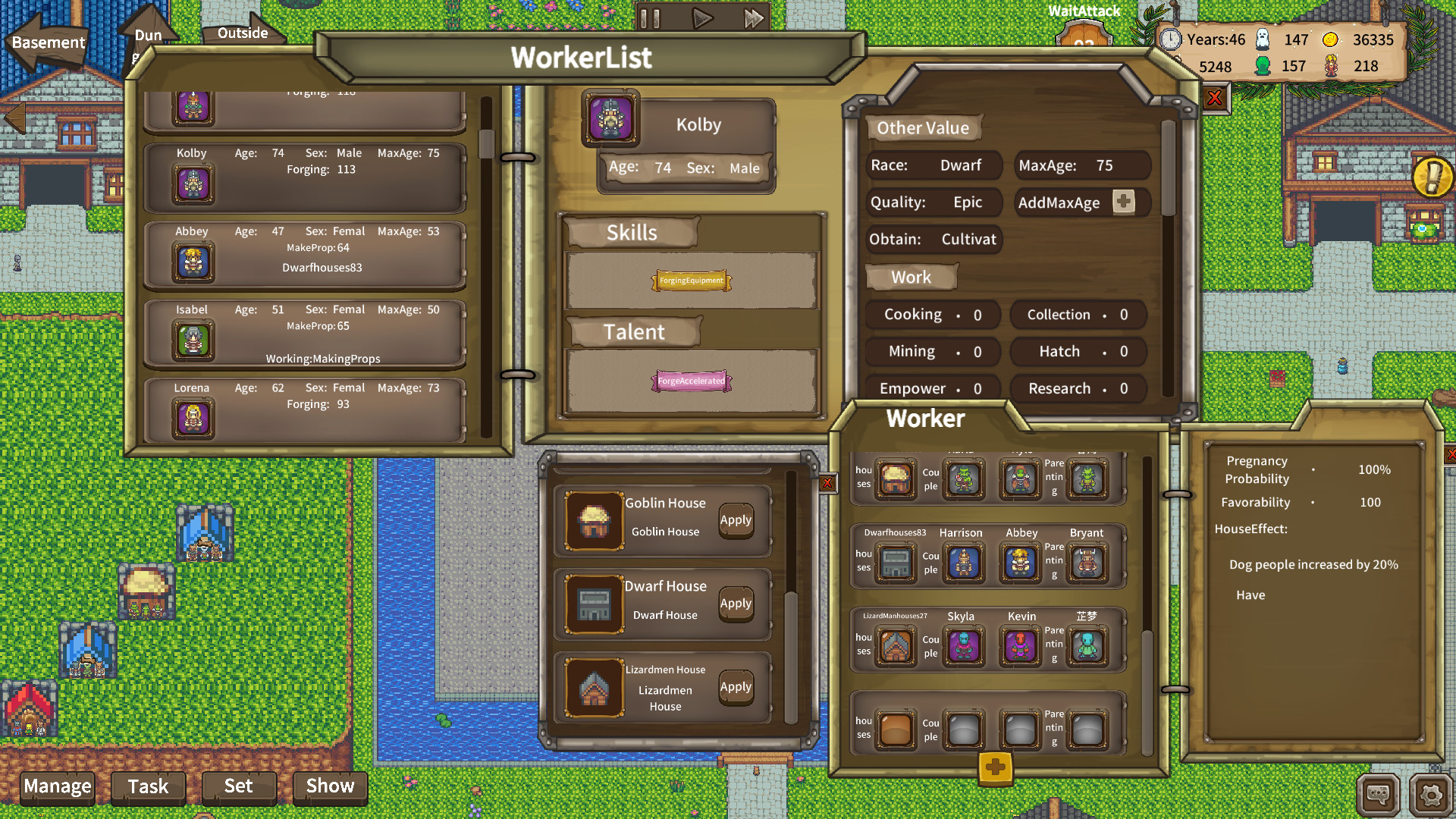
Task: Open the settings gear icon
Action: 1430,795
